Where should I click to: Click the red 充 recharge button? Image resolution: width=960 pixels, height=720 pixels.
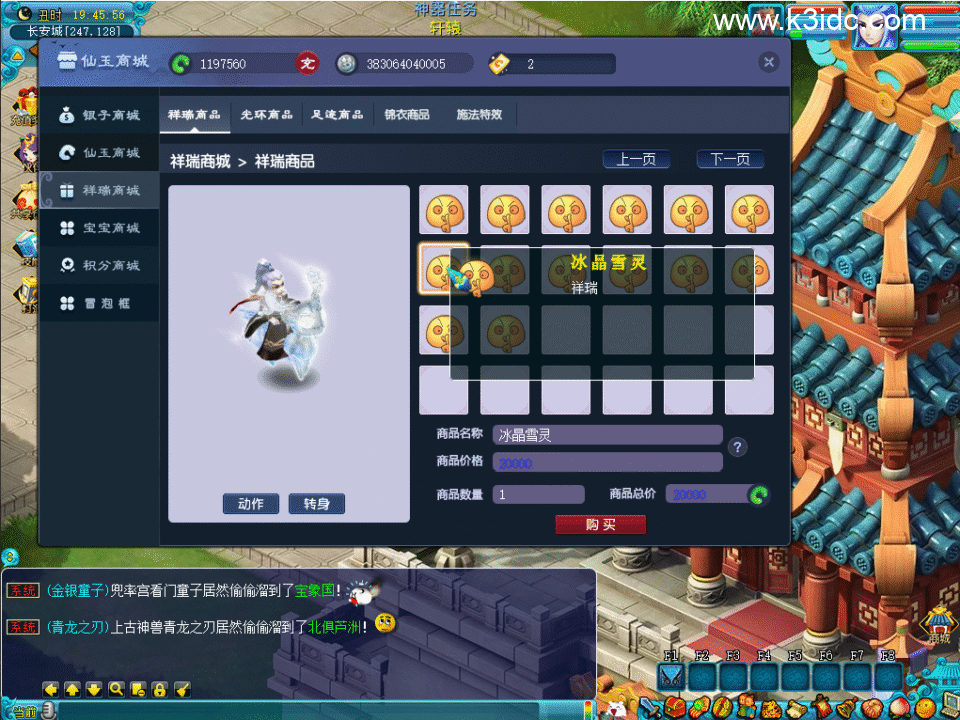[x=307, y=64]
